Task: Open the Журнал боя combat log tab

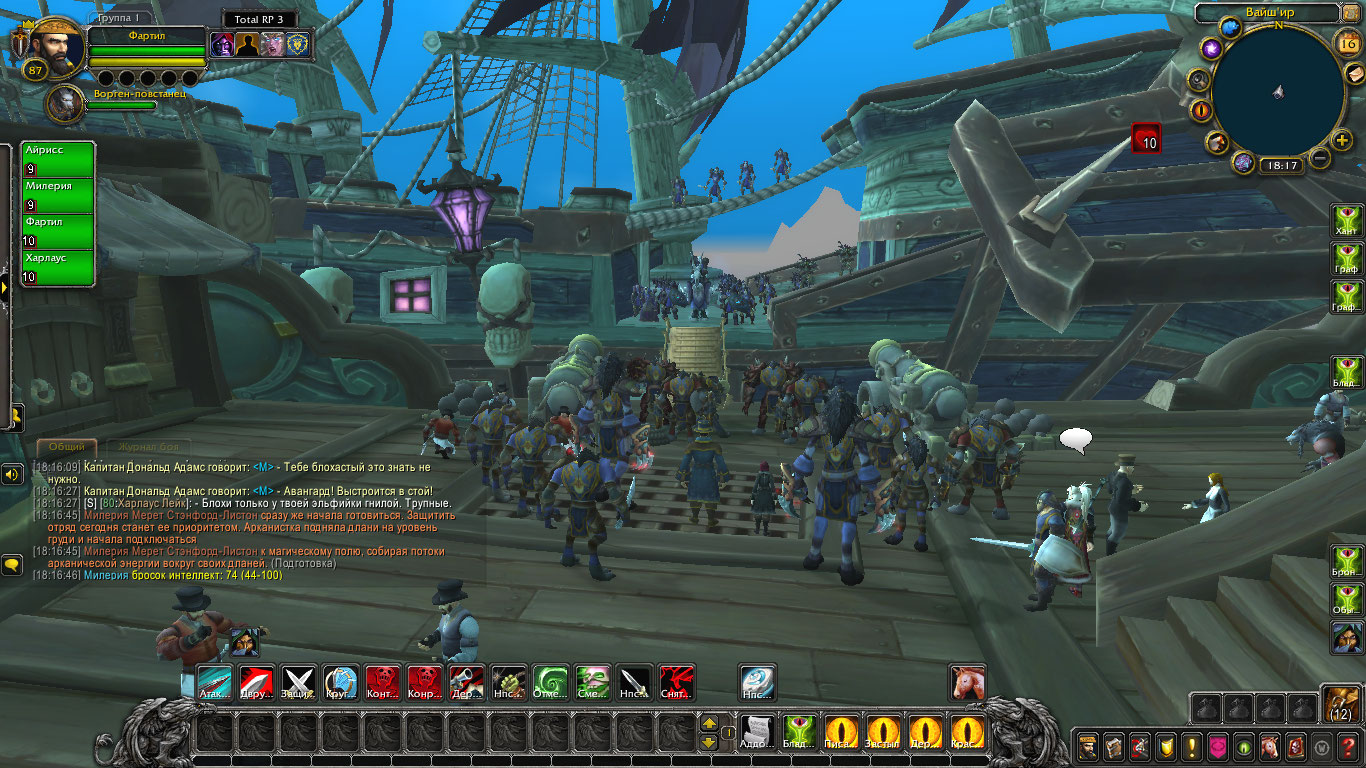Action: [x=149, y=447]
